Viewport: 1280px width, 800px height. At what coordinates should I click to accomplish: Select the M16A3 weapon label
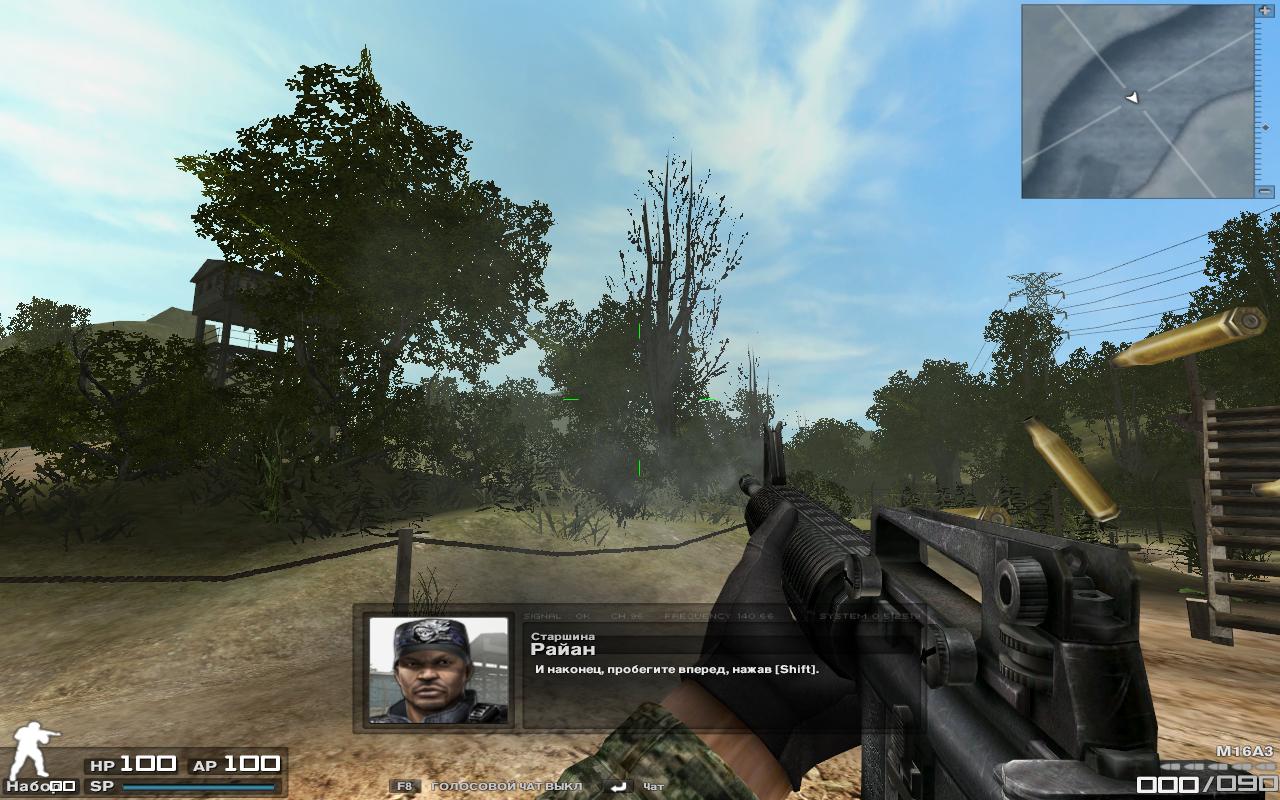[x=1244, y=750]
